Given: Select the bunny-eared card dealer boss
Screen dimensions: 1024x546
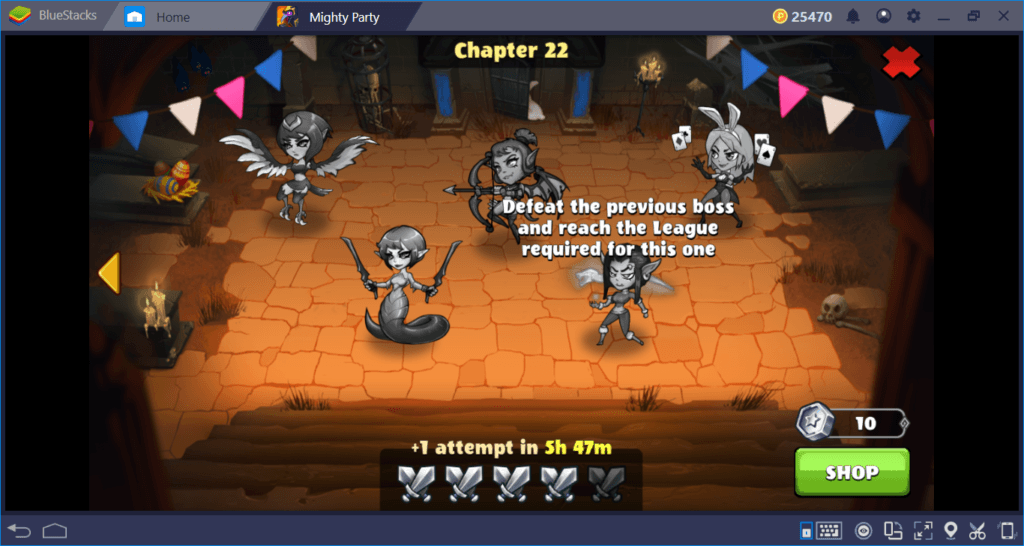Looking at the screenshot, I should (x=720, y=160).
